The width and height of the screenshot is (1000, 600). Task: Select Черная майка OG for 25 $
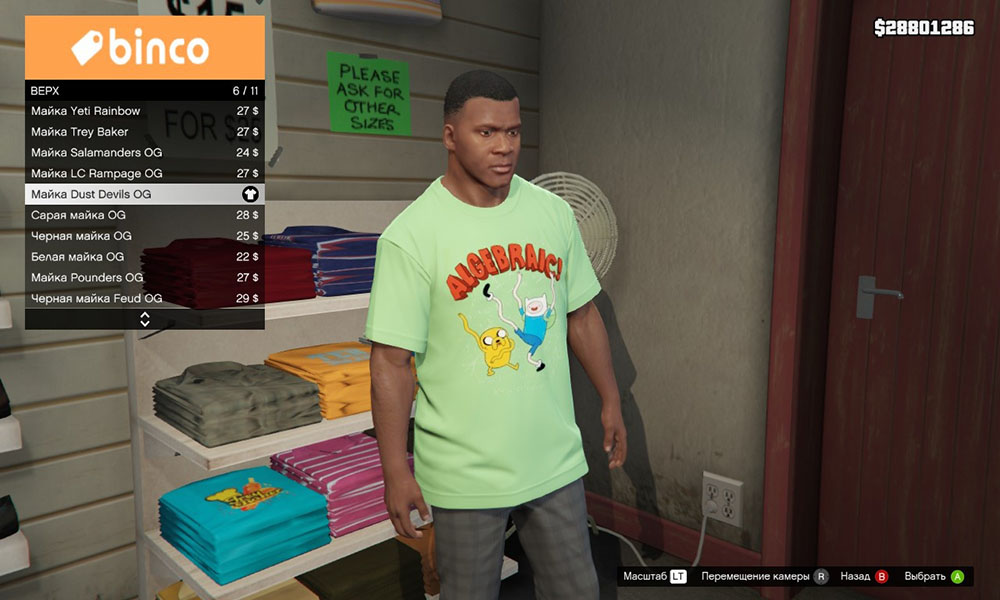[x=144, y=236]
